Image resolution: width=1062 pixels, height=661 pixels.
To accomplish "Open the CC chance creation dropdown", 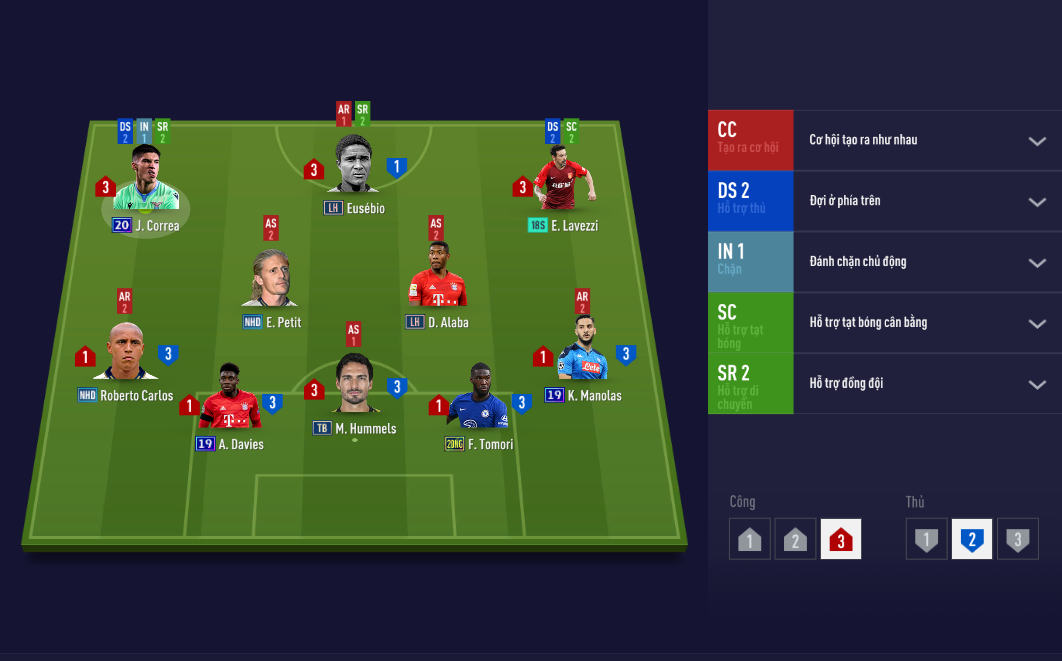I will 1037,141.
